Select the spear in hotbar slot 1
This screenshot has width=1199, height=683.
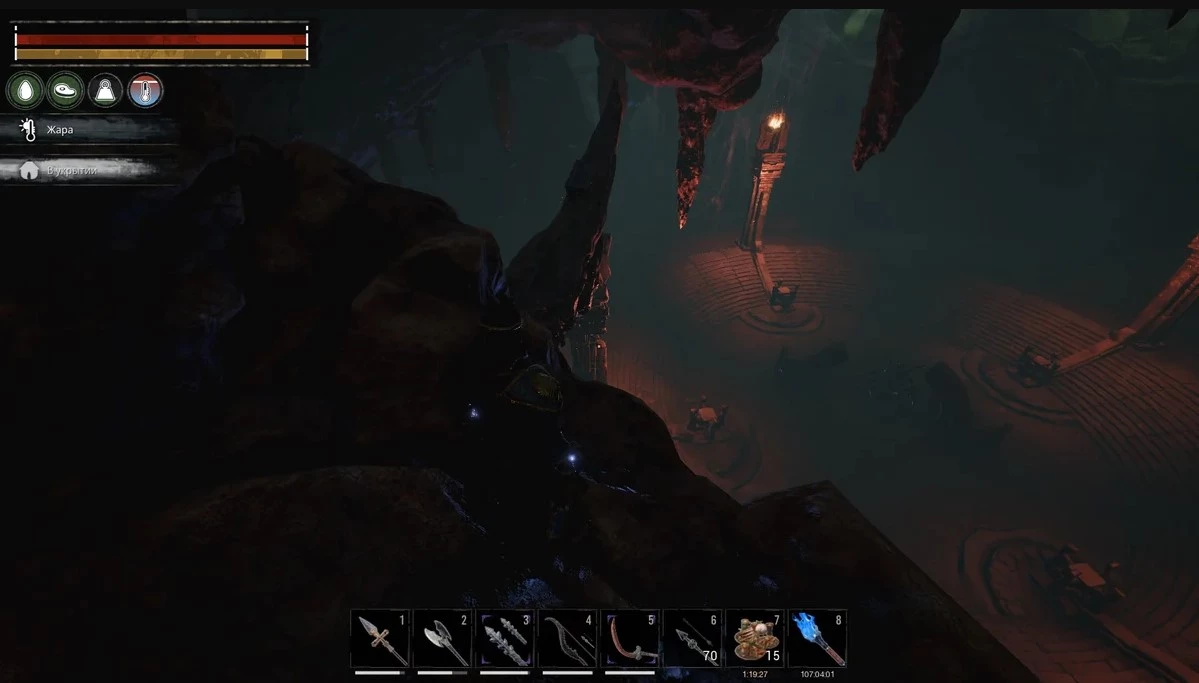coord(380,638)
